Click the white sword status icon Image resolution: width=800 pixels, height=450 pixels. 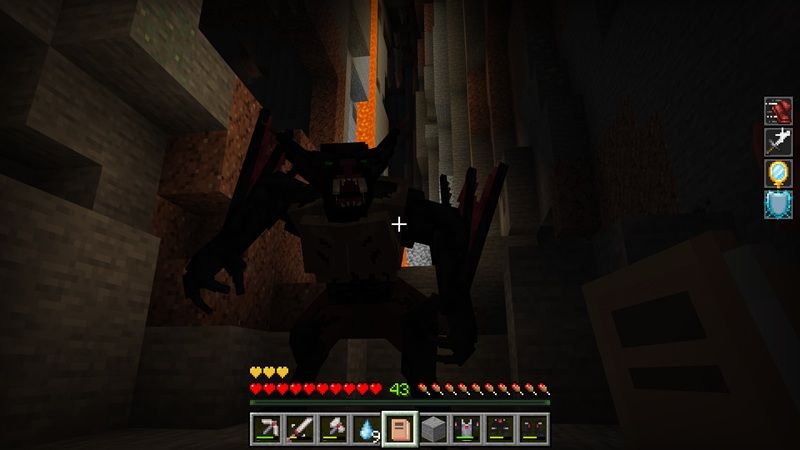coord(778,141)
